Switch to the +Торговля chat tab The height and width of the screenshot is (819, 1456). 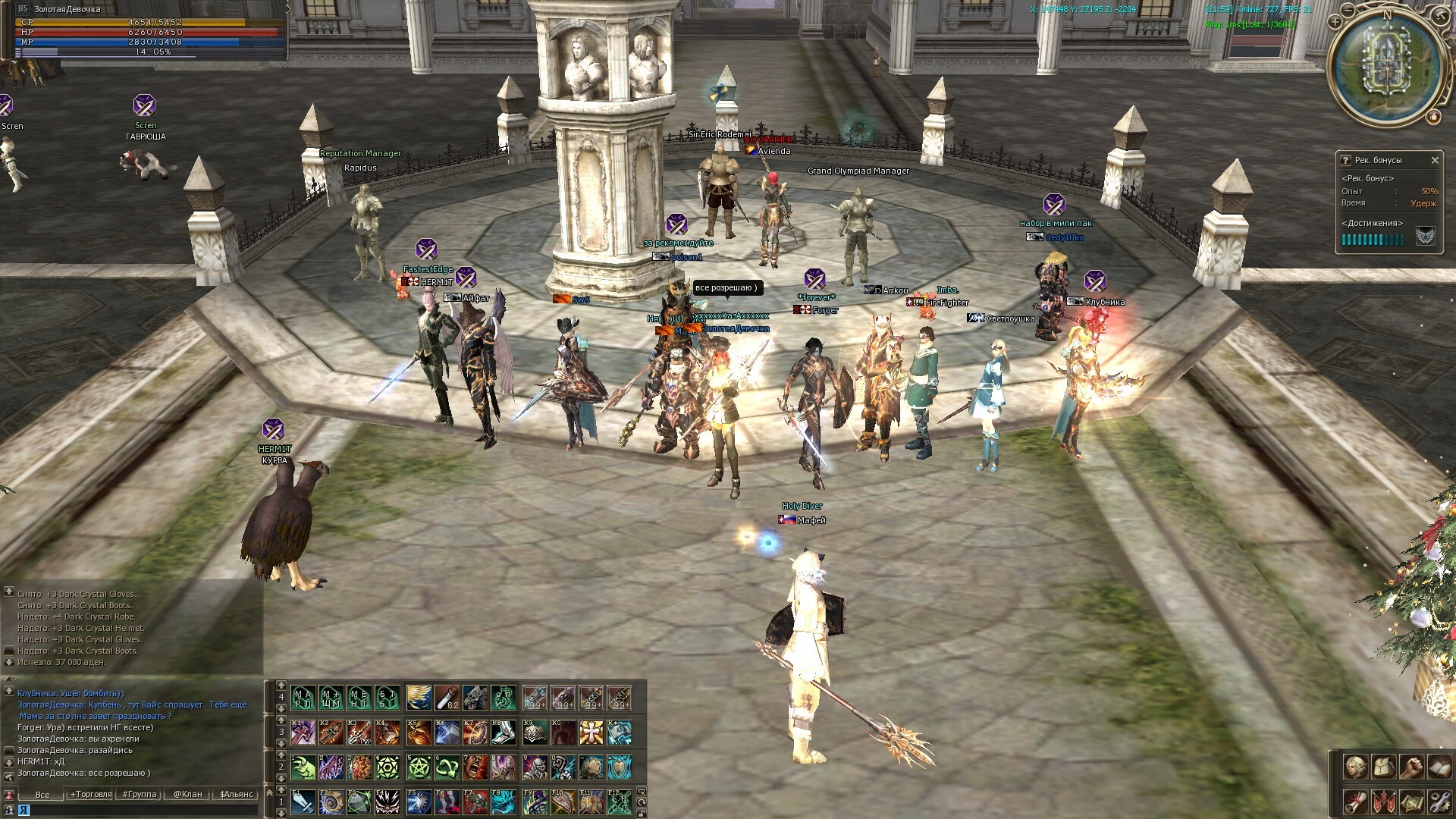point(91,794)
